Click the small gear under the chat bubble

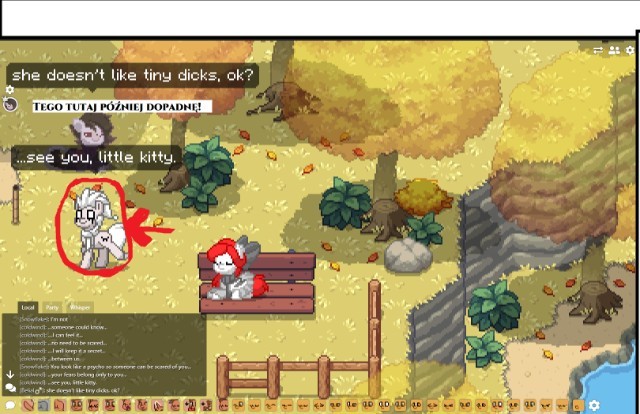(10, 90)
